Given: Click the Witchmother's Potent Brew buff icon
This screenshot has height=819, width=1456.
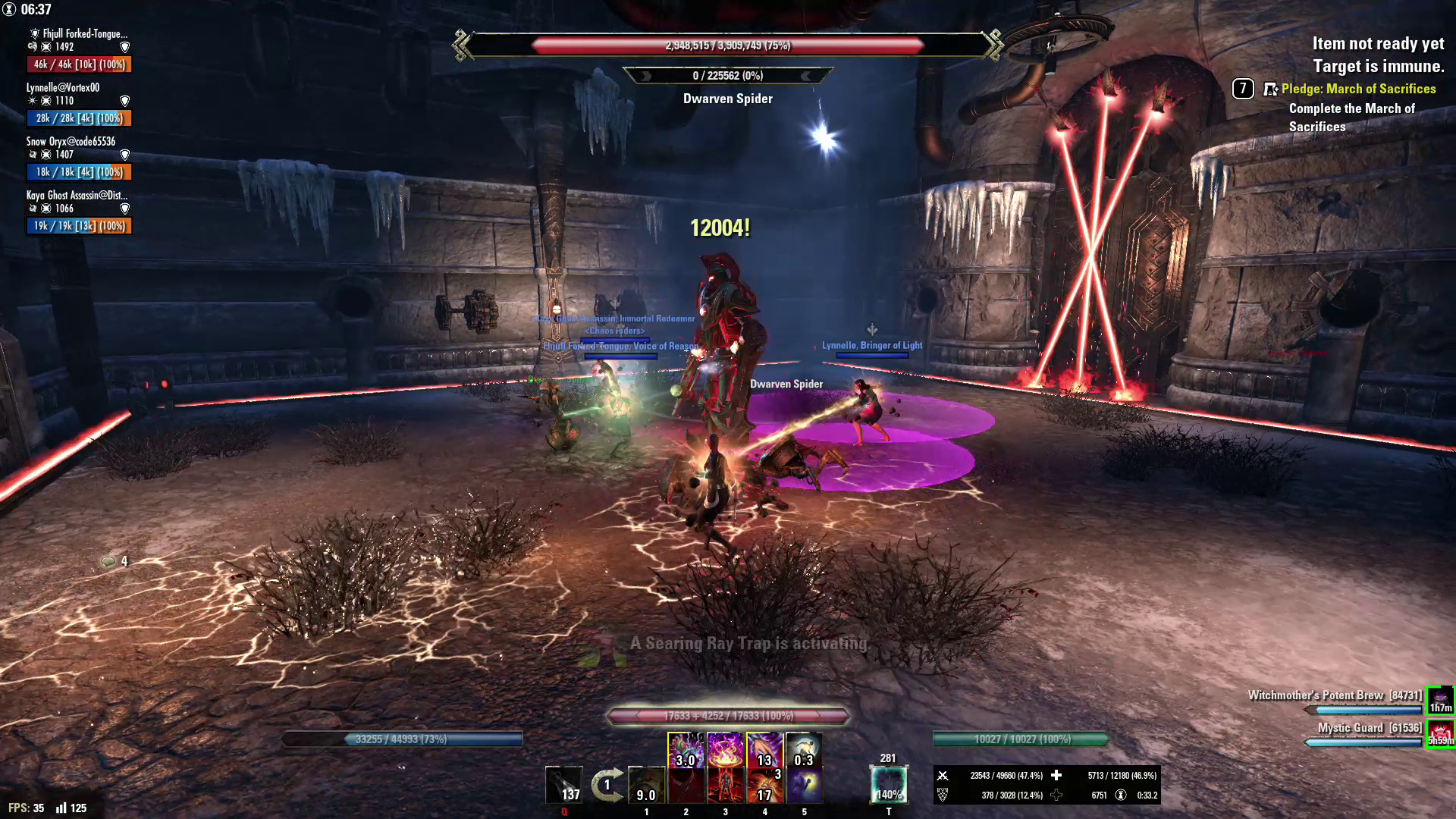Looking at the screenshot, I should (1440, 699).
